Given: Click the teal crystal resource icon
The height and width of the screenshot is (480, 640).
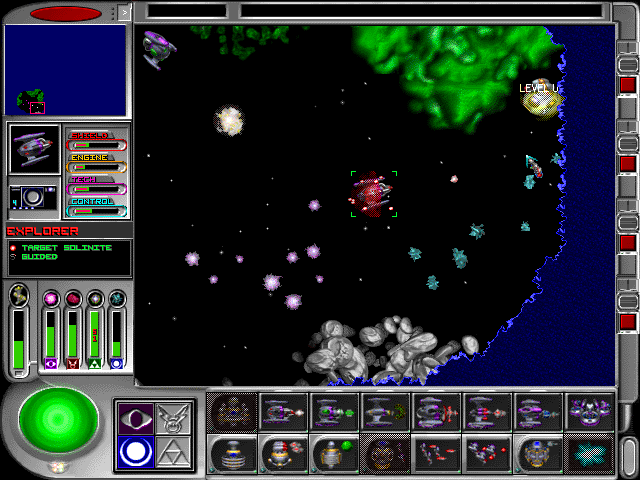Looking at the screenshot, I should coord(117,298).
